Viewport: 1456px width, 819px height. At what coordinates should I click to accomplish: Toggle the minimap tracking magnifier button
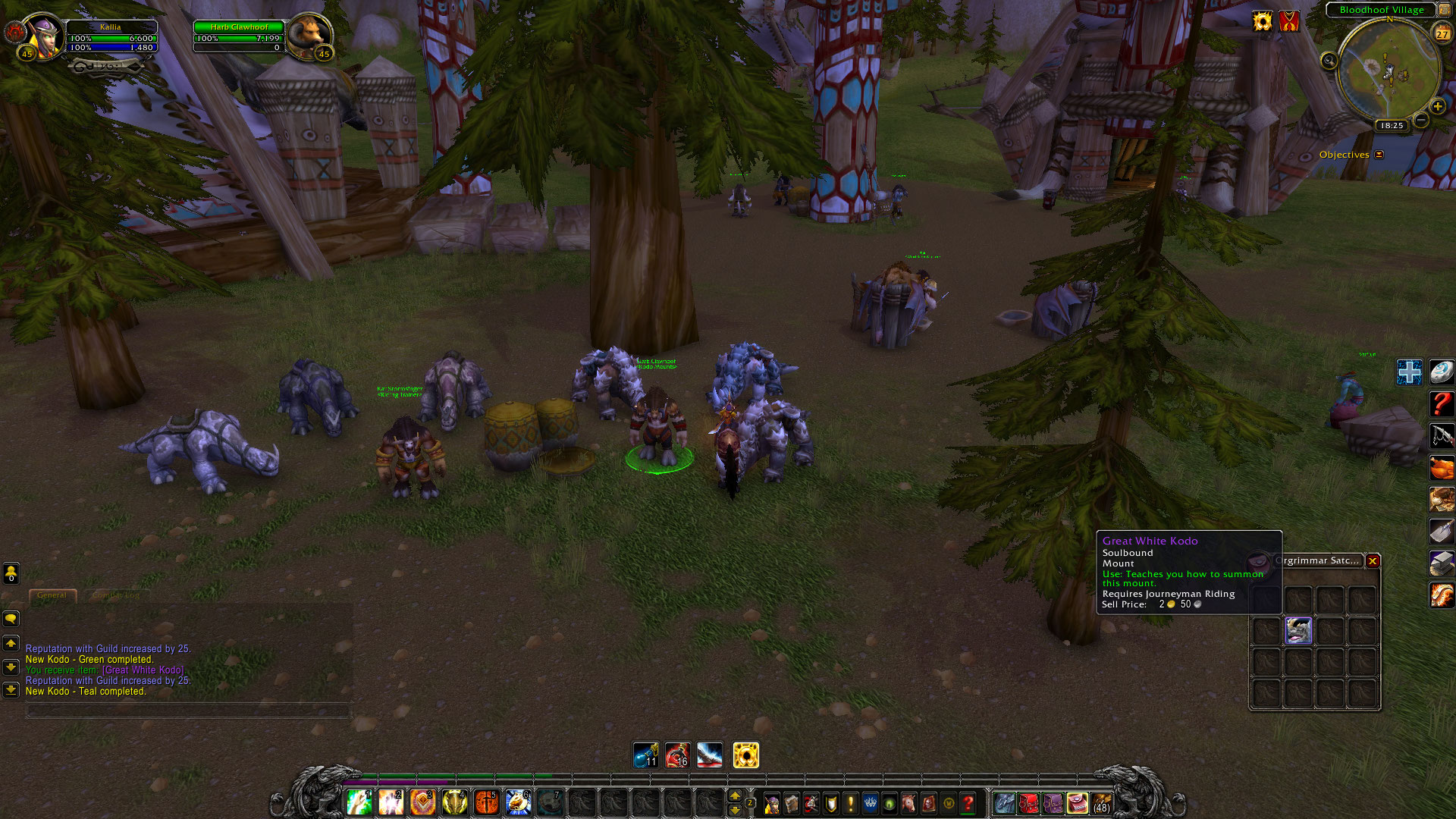1329,61
